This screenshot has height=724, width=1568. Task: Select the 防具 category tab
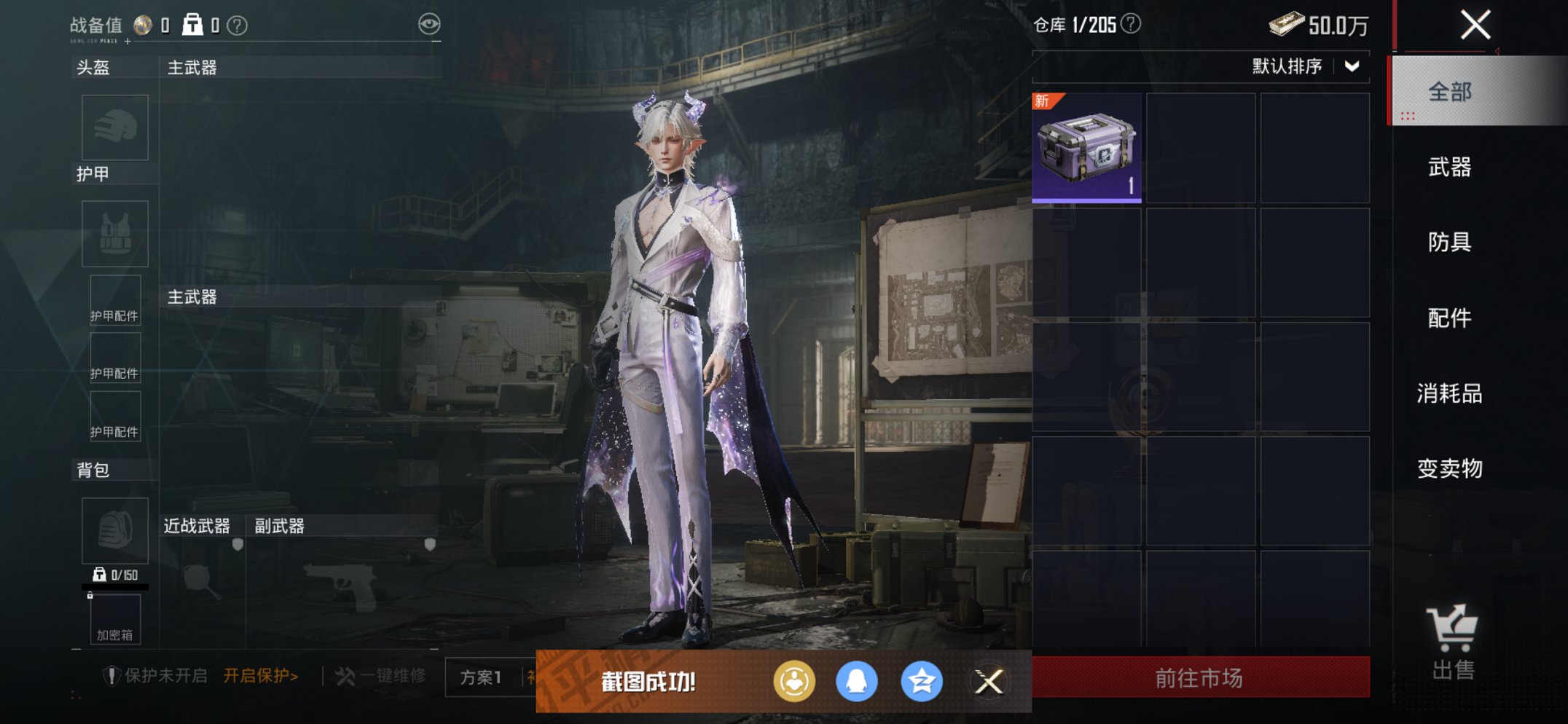[1450, 242]
